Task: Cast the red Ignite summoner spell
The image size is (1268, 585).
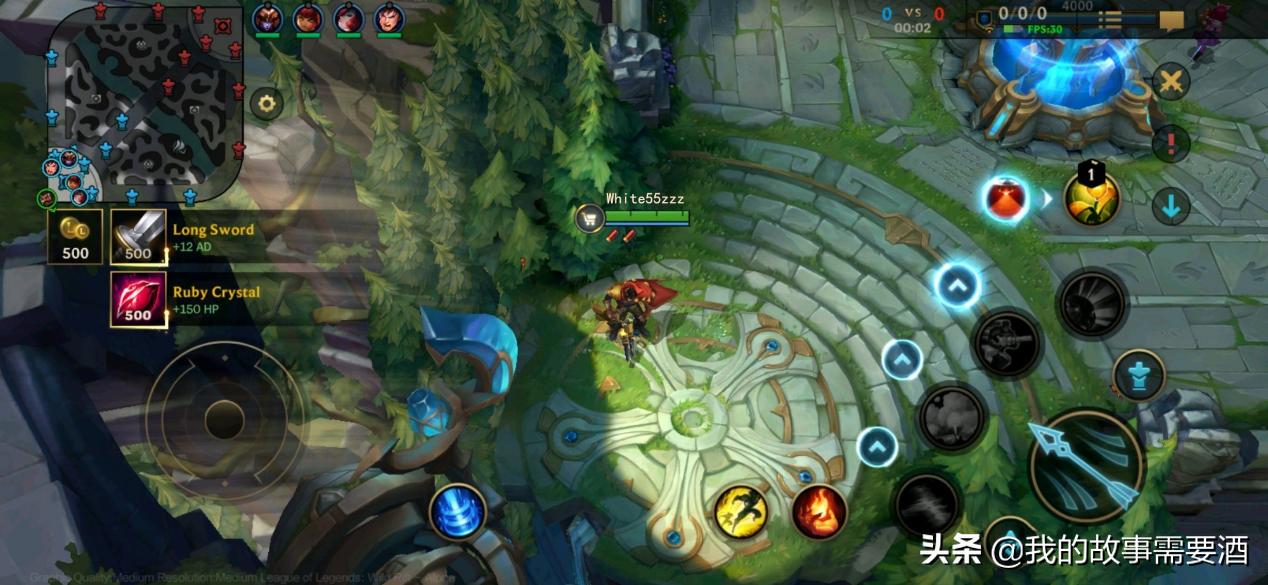Action: click(820, 510)
